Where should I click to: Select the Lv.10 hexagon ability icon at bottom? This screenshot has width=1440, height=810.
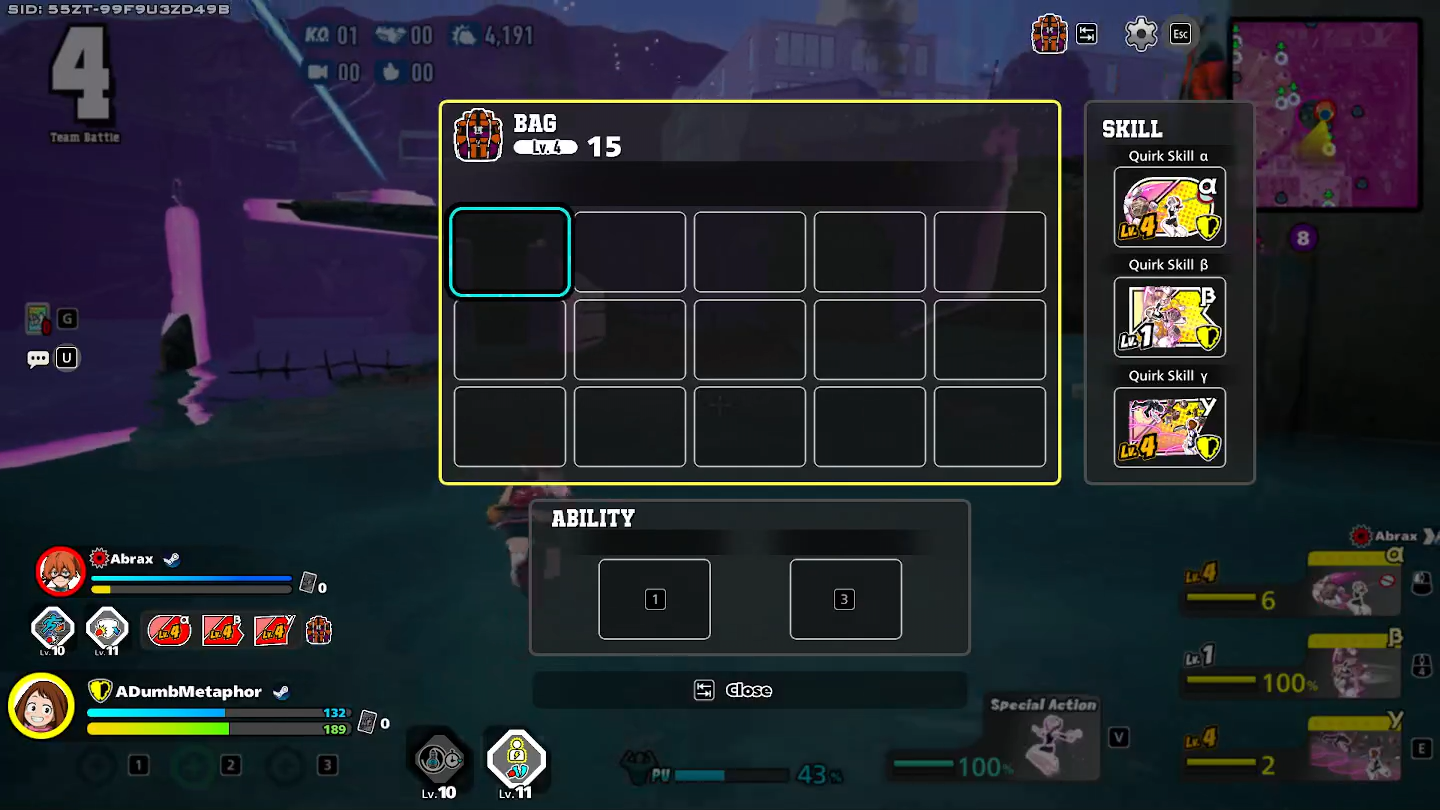440,759
